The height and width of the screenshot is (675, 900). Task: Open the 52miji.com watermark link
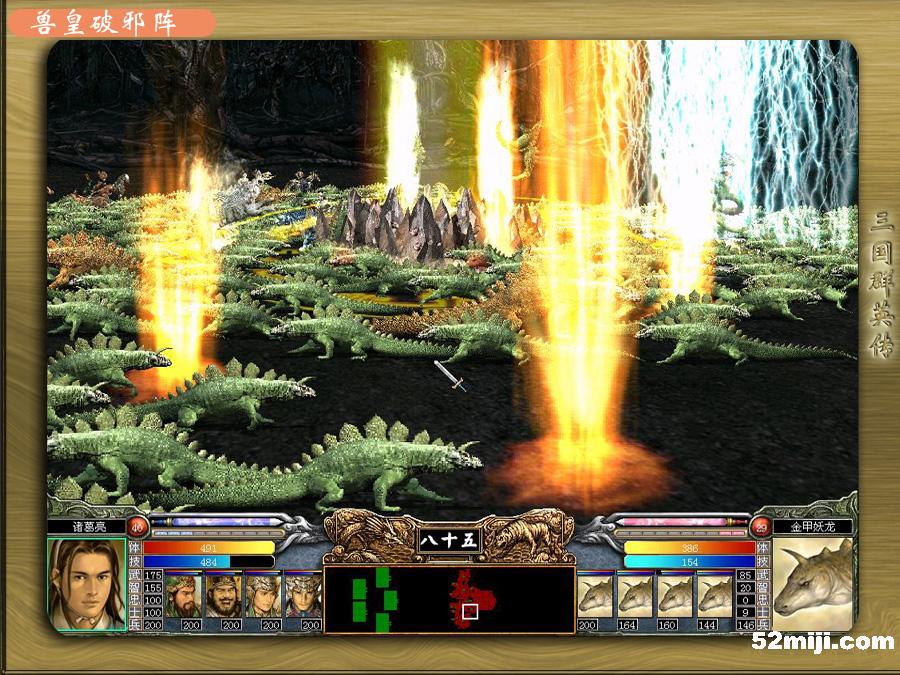click(x=822, y=642)
